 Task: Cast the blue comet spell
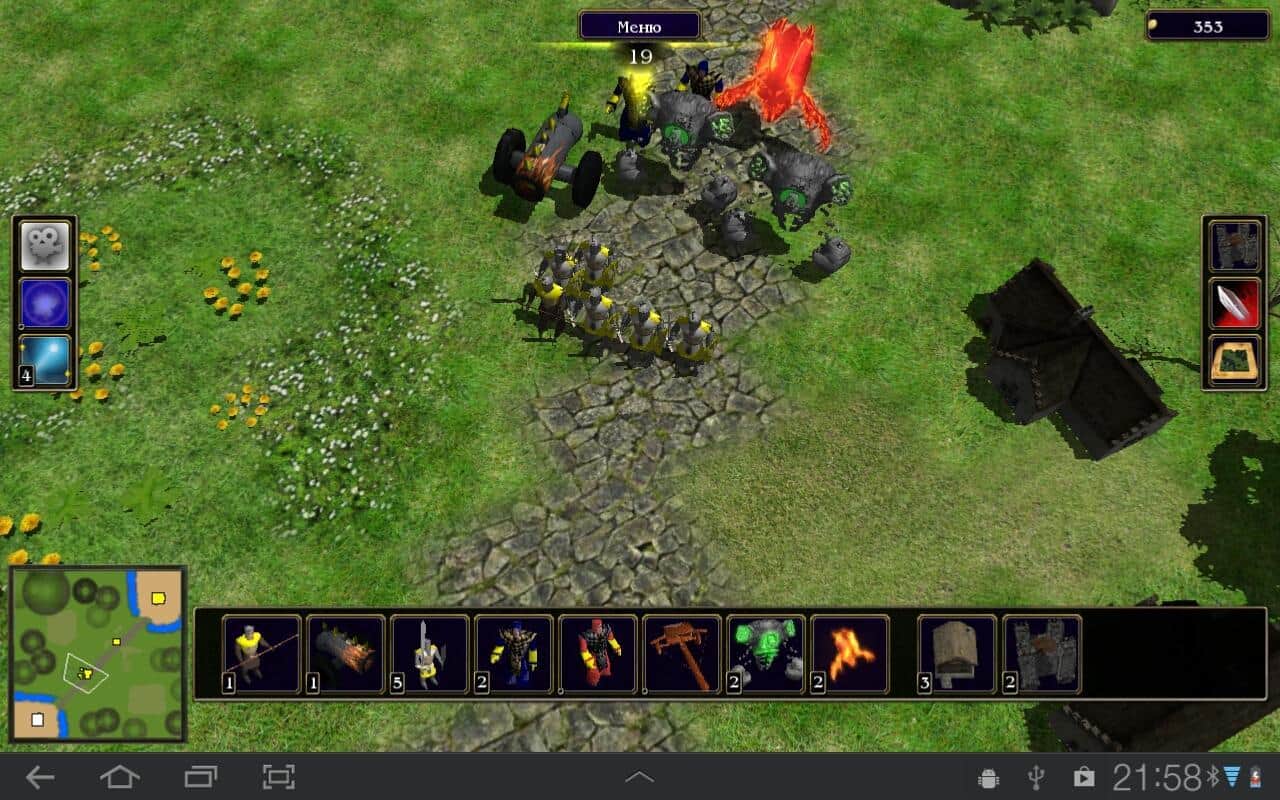46,361
